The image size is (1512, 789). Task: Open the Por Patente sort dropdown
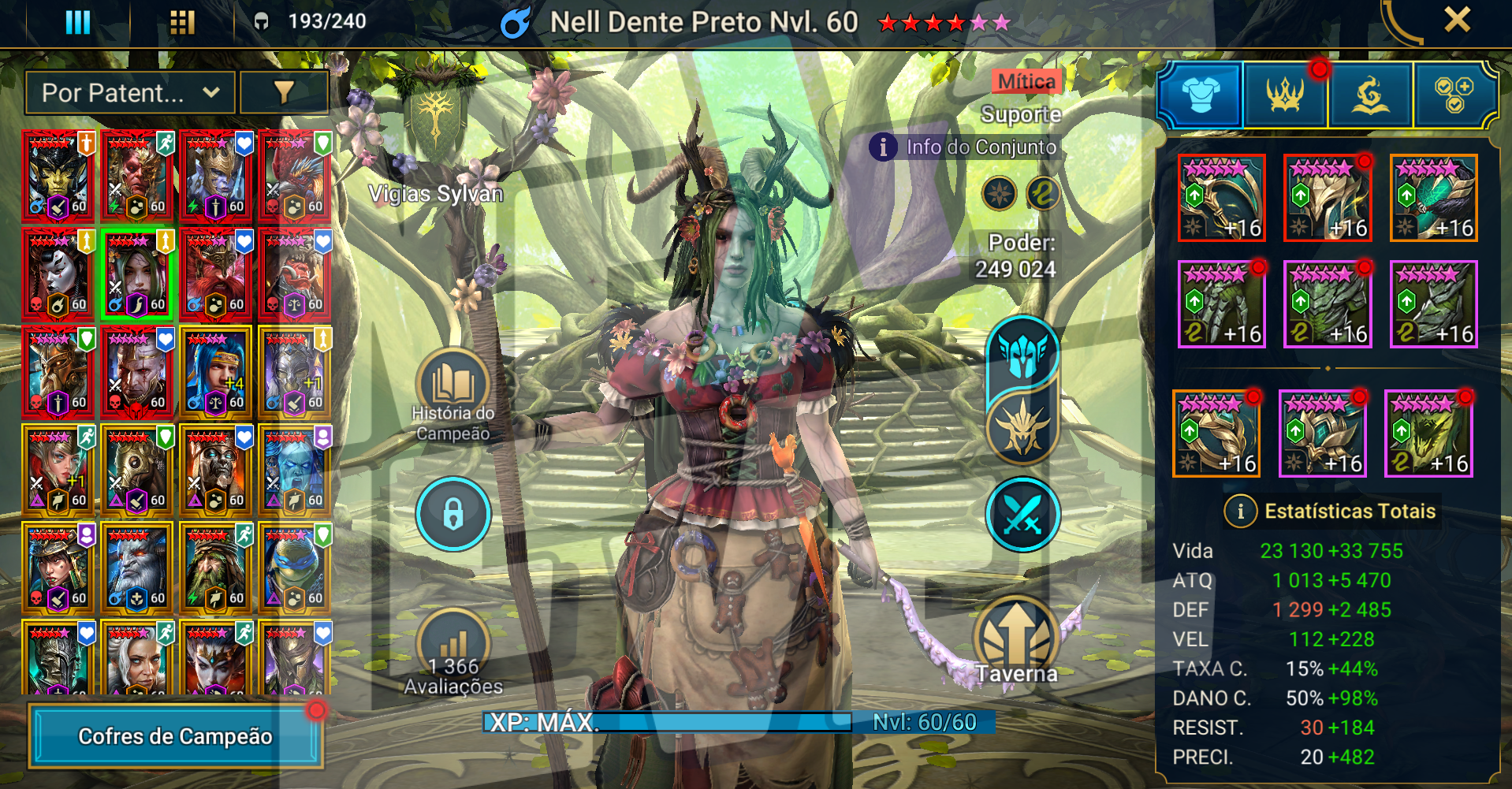coord(130,93)
